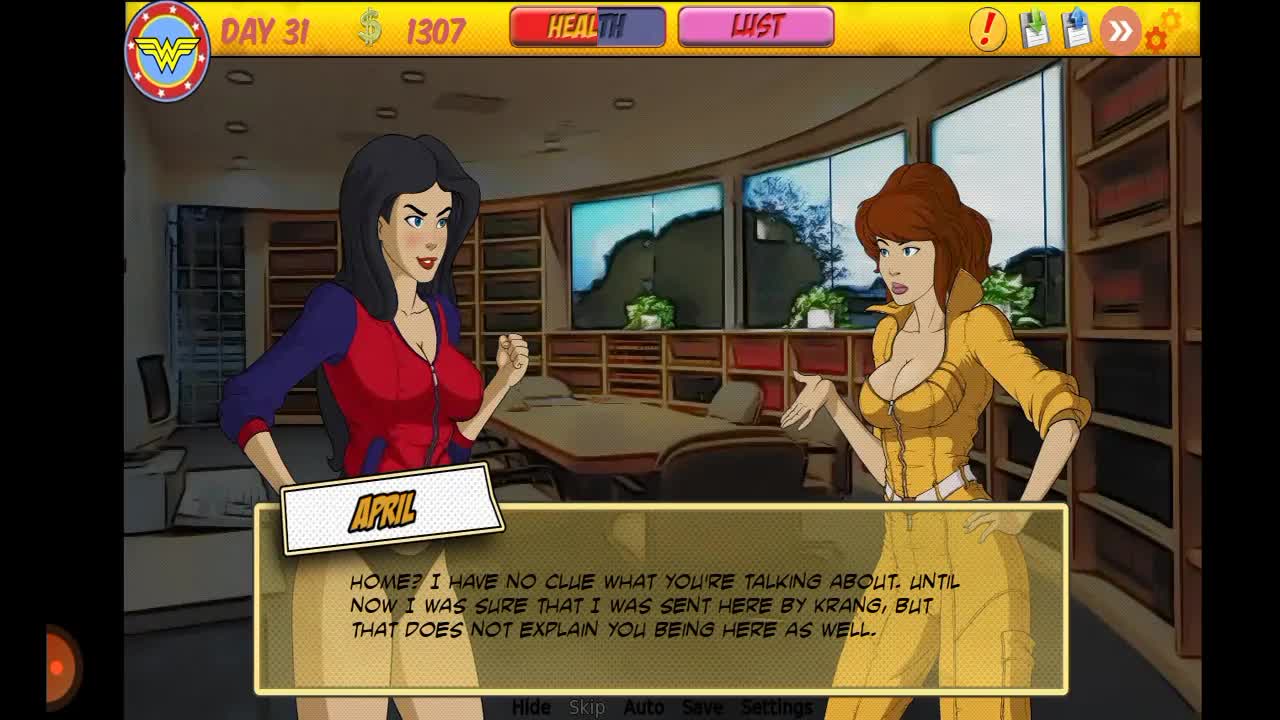Save game with green arrow disk icon
Screen dimensions: 1280x720
[x=1035, y=30]
